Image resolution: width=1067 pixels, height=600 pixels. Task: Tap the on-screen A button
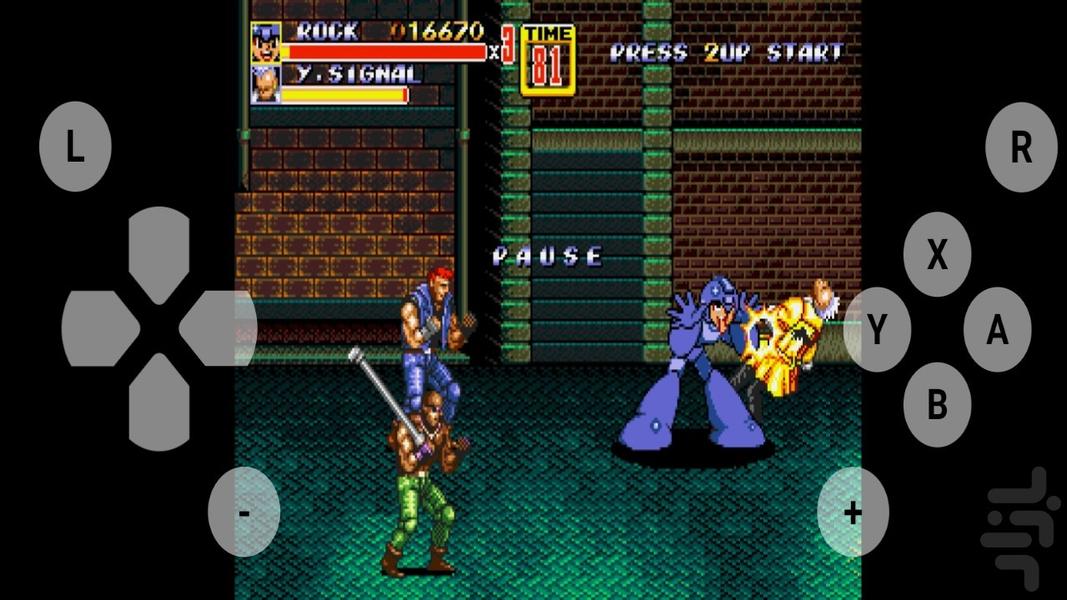coord(997,329)
